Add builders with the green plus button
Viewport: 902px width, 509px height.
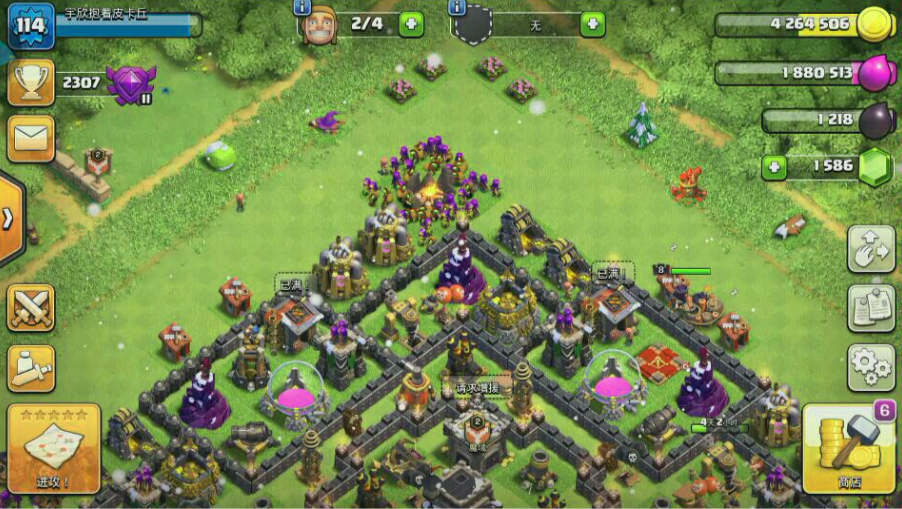point(411,24)
